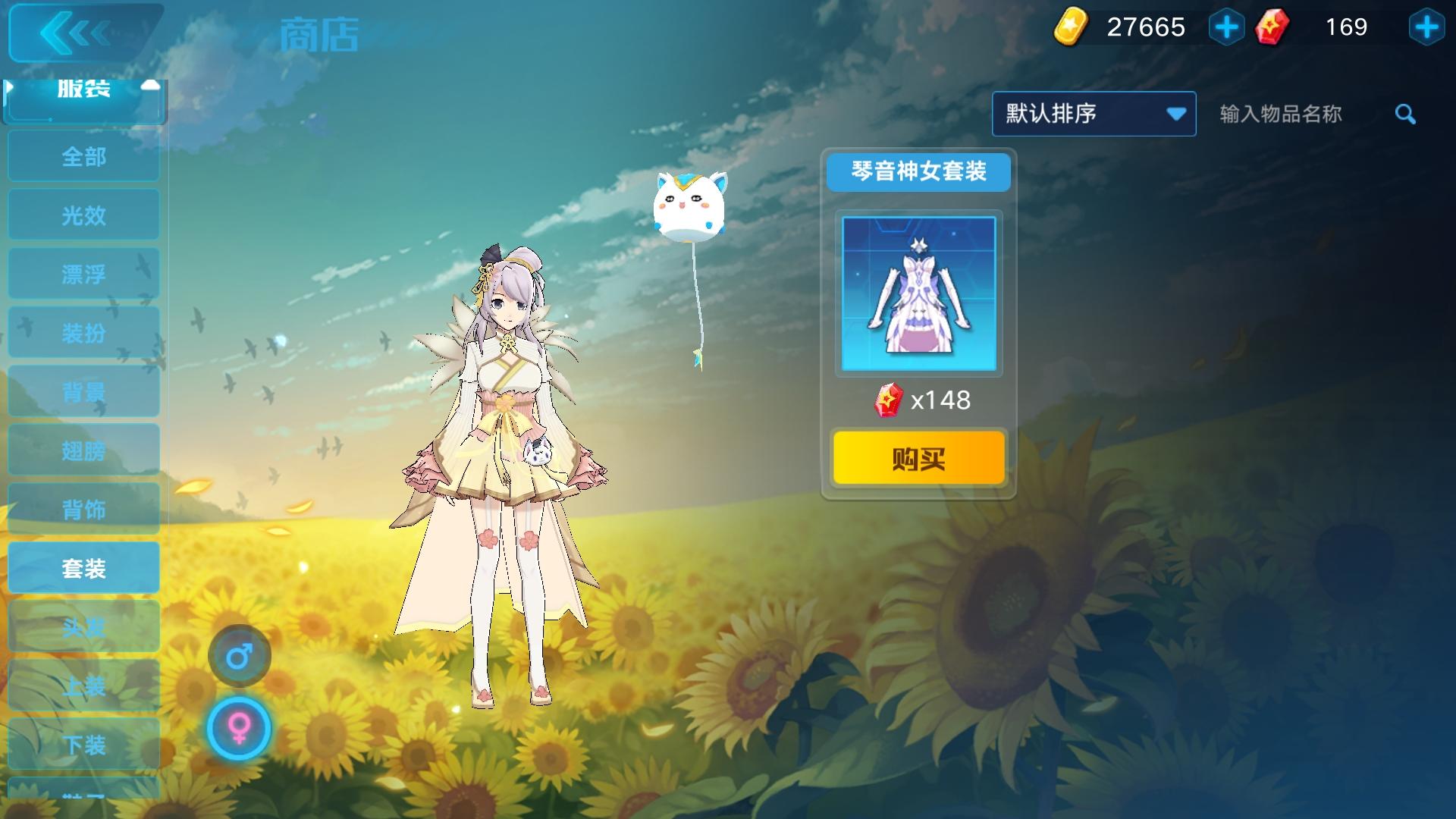Toggle the 套装 category filter
This screenshot has height=819, width=1456.
pos(83,567)
